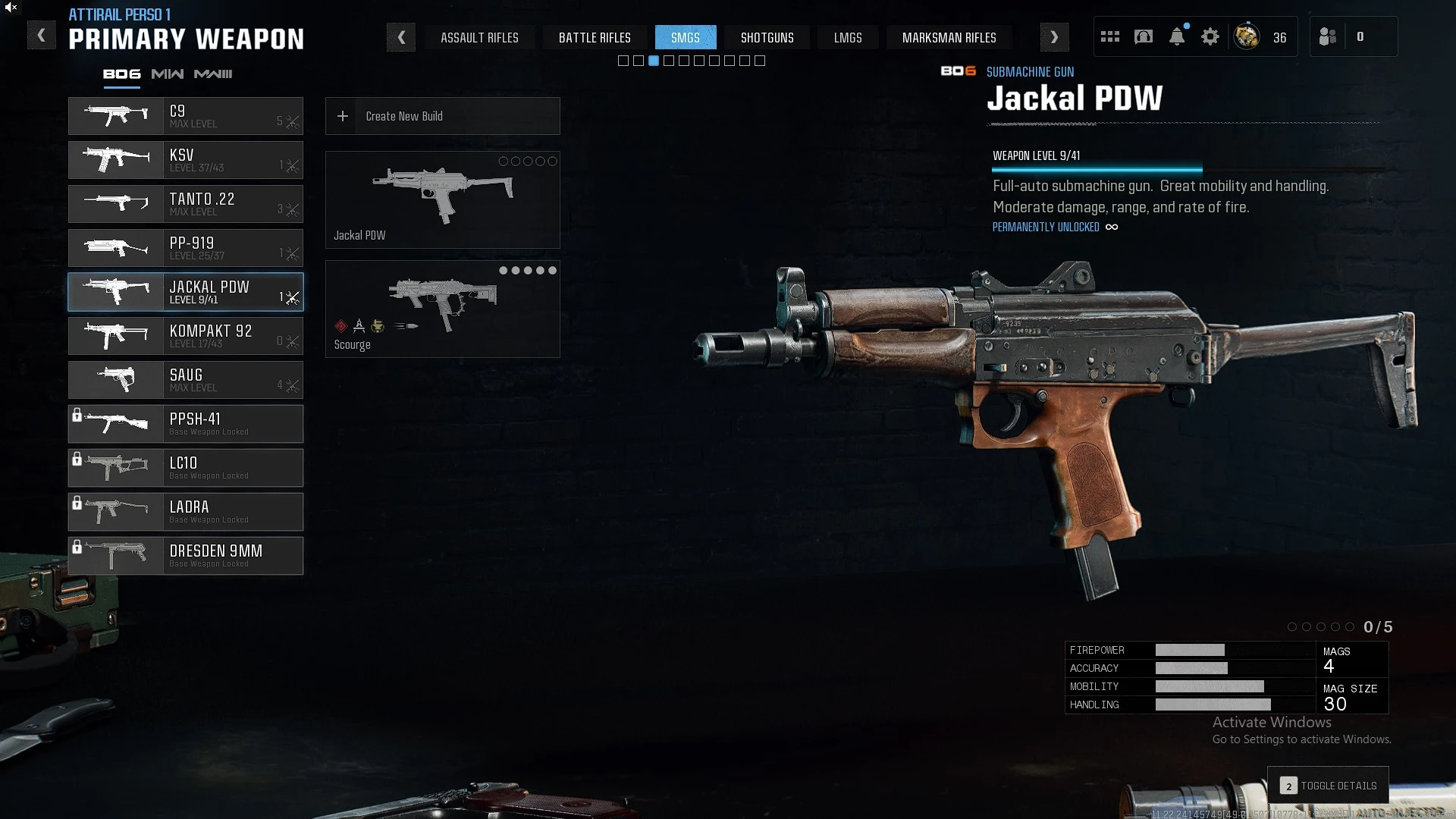
Task: Click the Toggle Details button
Action: [x=1329, y=786]
